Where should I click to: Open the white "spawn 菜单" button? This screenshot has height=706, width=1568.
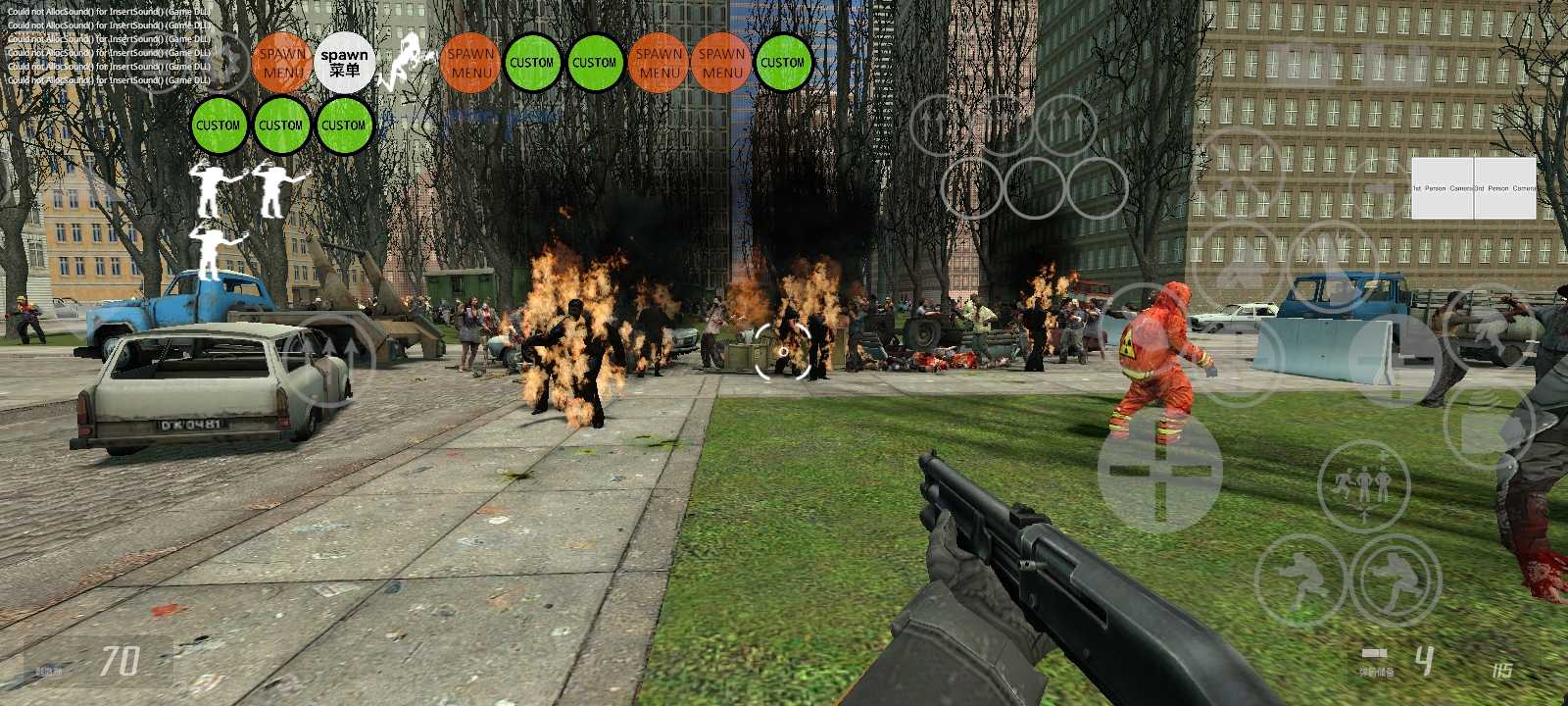[x=344, y=63]
